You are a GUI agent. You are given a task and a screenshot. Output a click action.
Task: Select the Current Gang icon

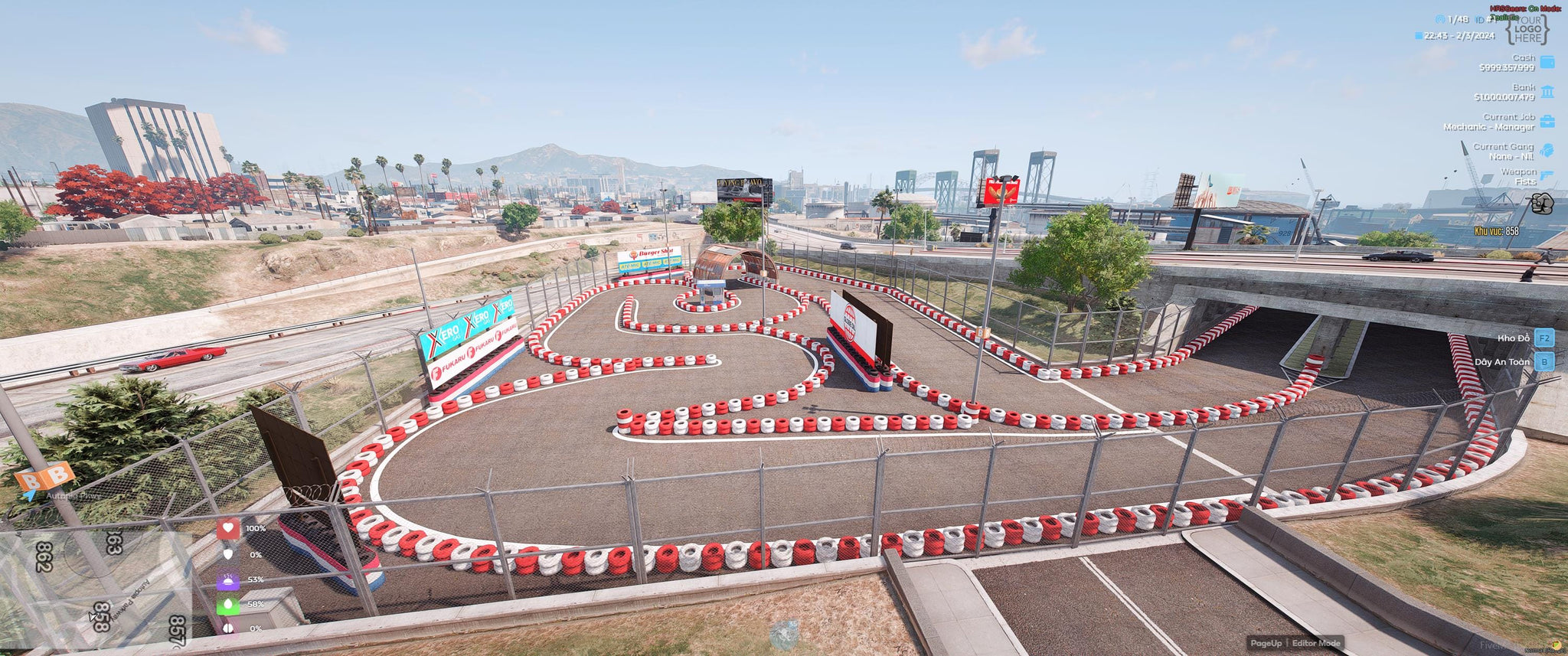pyautogui.click(x=1547, y=151)
